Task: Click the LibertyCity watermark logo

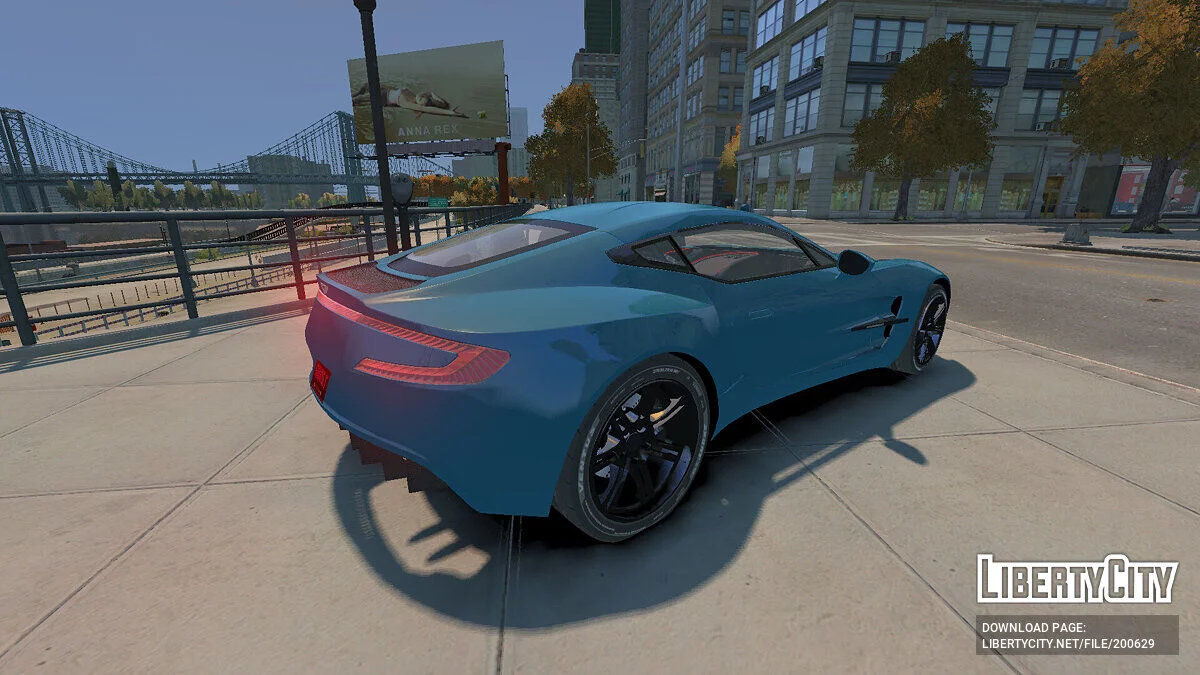Action: [1077, 579]
